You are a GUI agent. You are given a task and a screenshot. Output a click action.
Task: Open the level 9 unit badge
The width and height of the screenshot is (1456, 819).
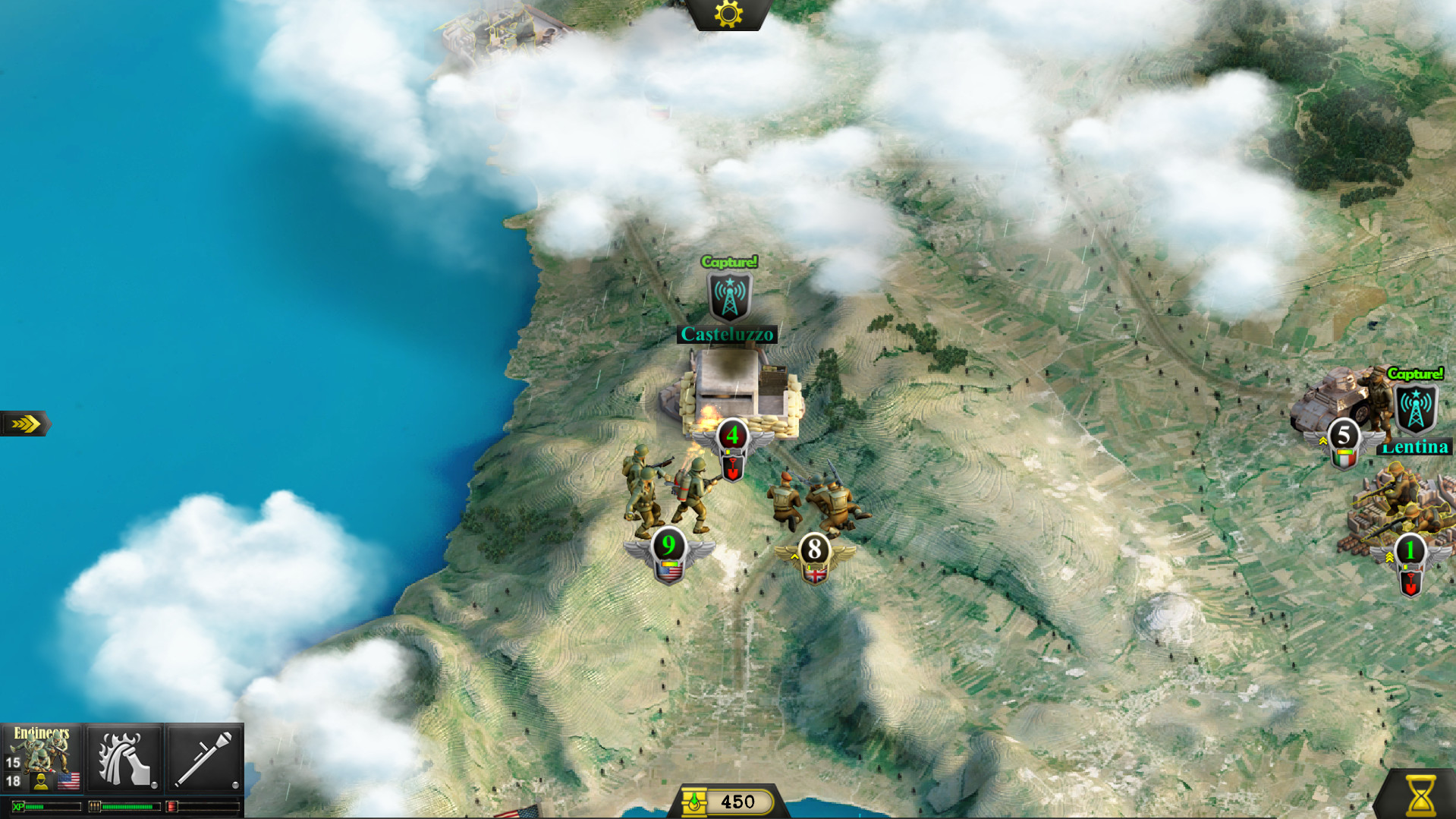tap(668, 544)
